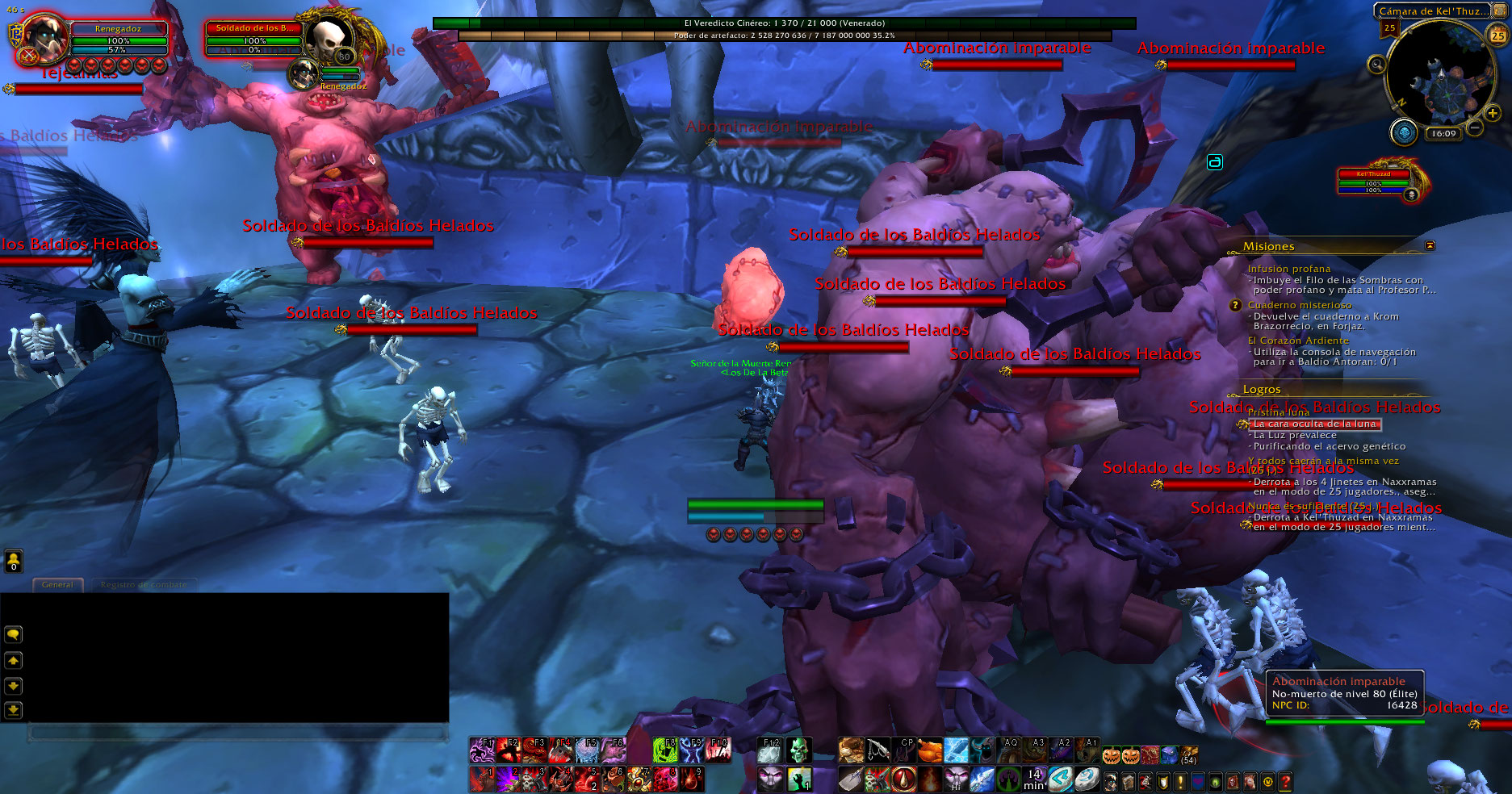Open the calendar showing day 25
Screen dimensions: 1512x794
coord(1497,35)
